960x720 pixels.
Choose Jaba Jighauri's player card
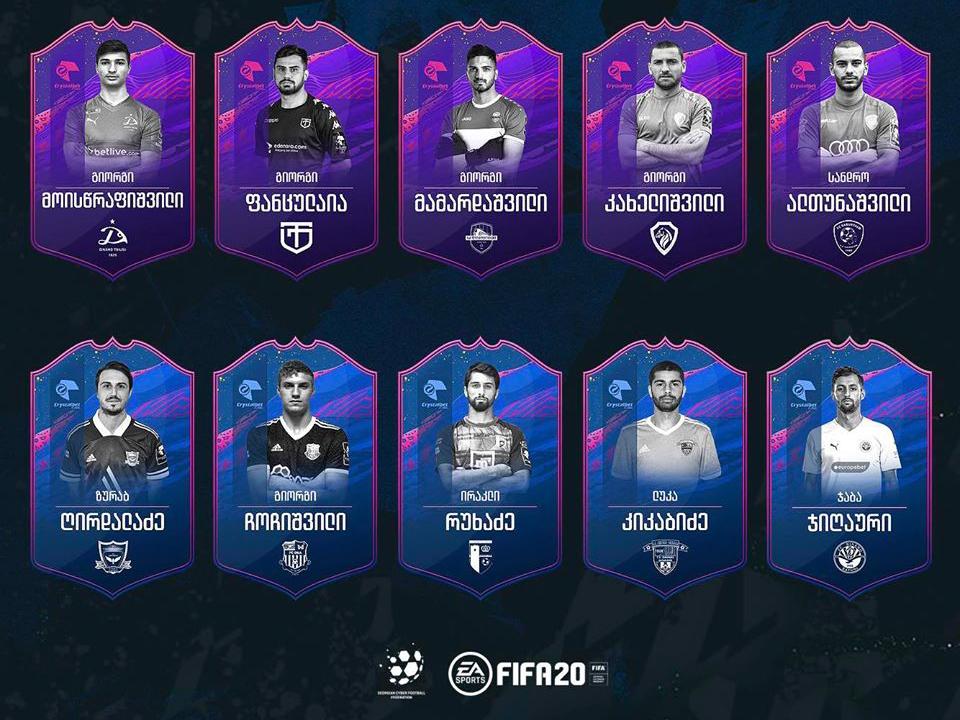pyautogui.click(x=848, y=468)
